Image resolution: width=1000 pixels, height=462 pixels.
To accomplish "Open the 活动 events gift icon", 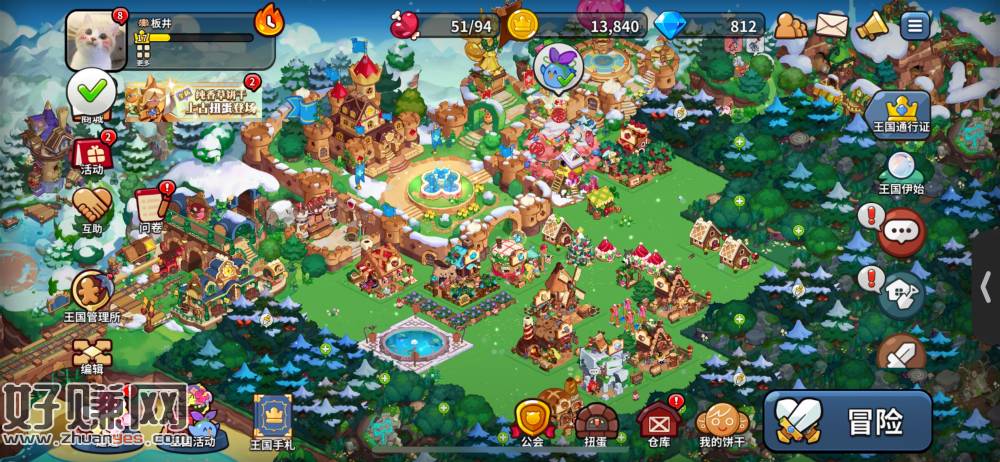I will (x=91, y=155).
